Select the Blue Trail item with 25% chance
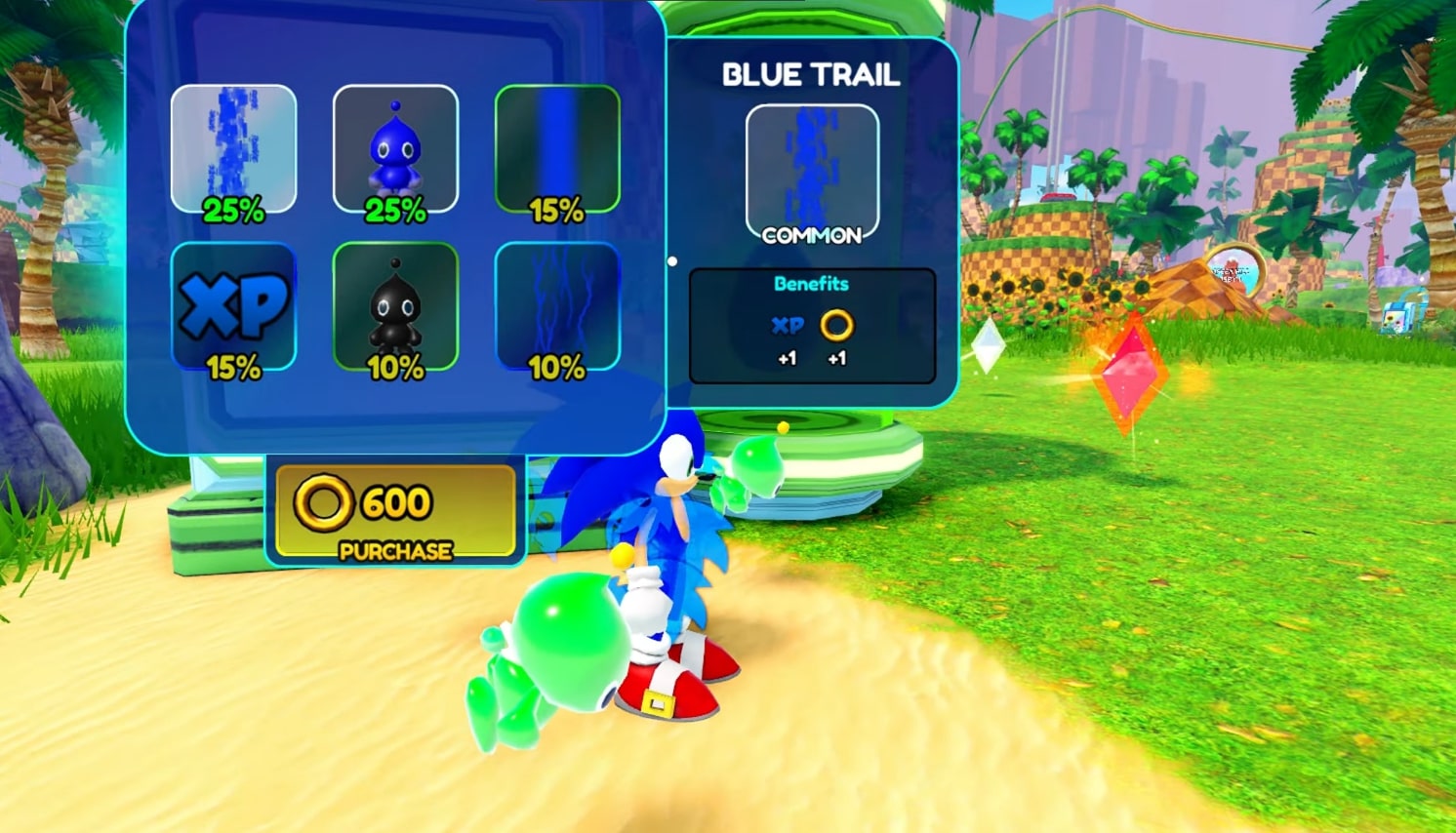The image size is (1456, 833). [233, 146]
